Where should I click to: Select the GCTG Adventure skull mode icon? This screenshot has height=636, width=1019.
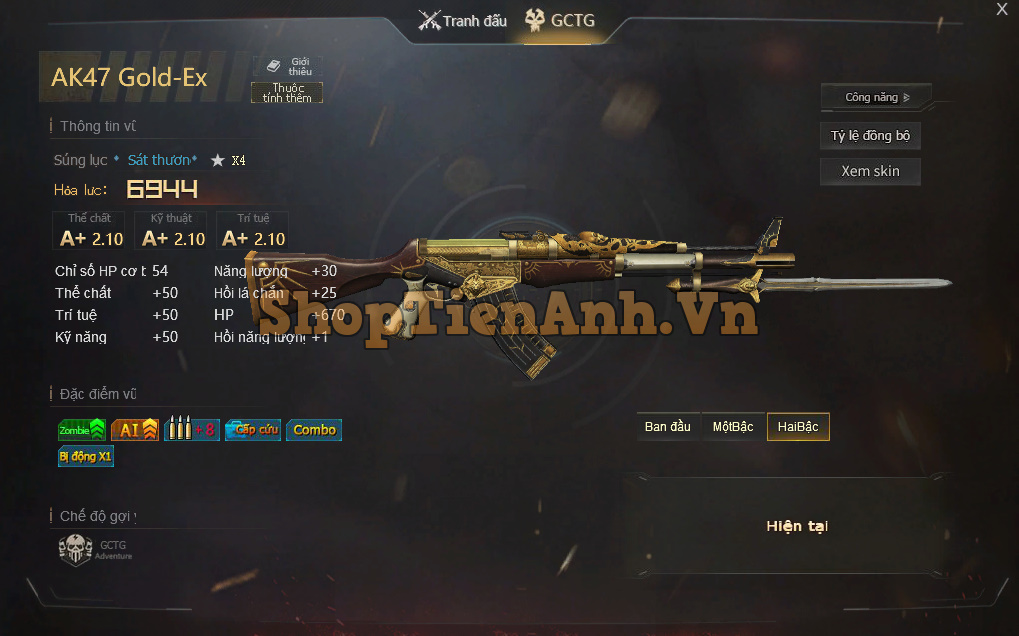[76, 550]
